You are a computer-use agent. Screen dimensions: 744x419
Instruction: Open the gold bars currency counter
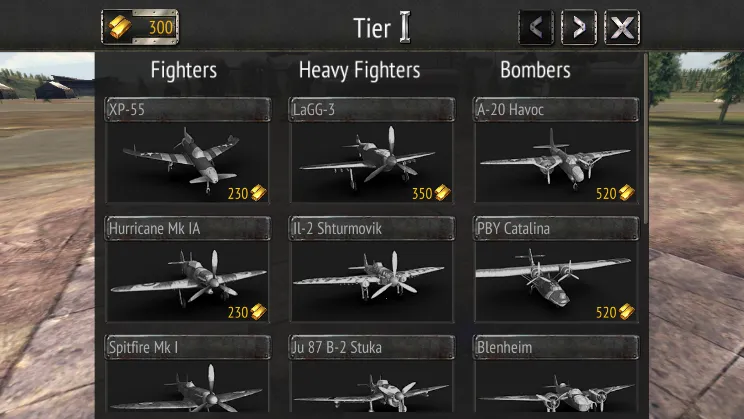tap(140, 27)
